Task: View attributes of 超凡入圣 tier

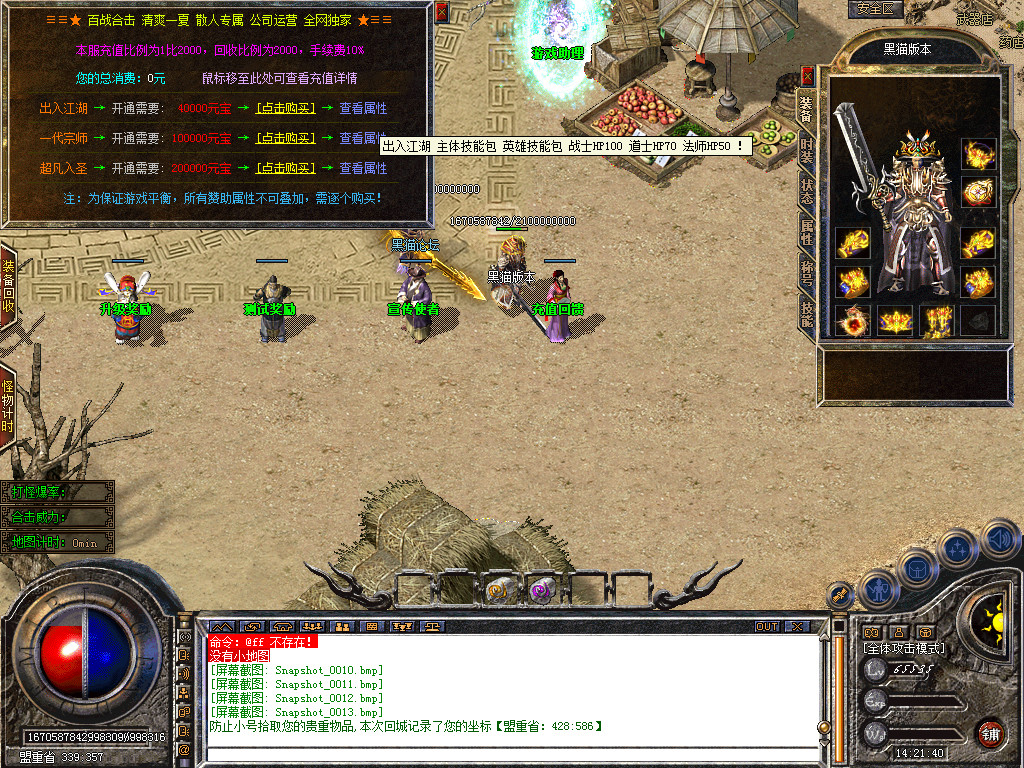Action: 363,168
